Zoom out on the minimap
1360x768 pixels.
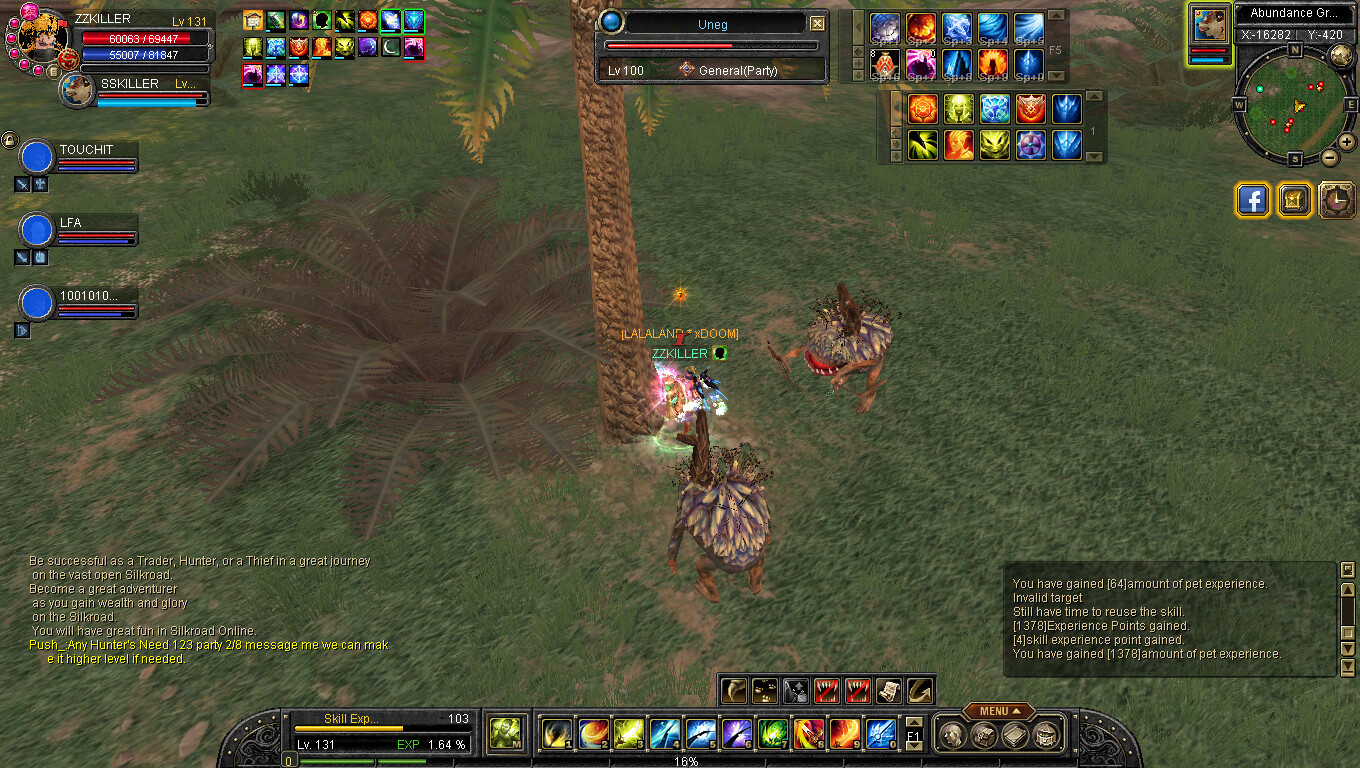point(1329,157)
